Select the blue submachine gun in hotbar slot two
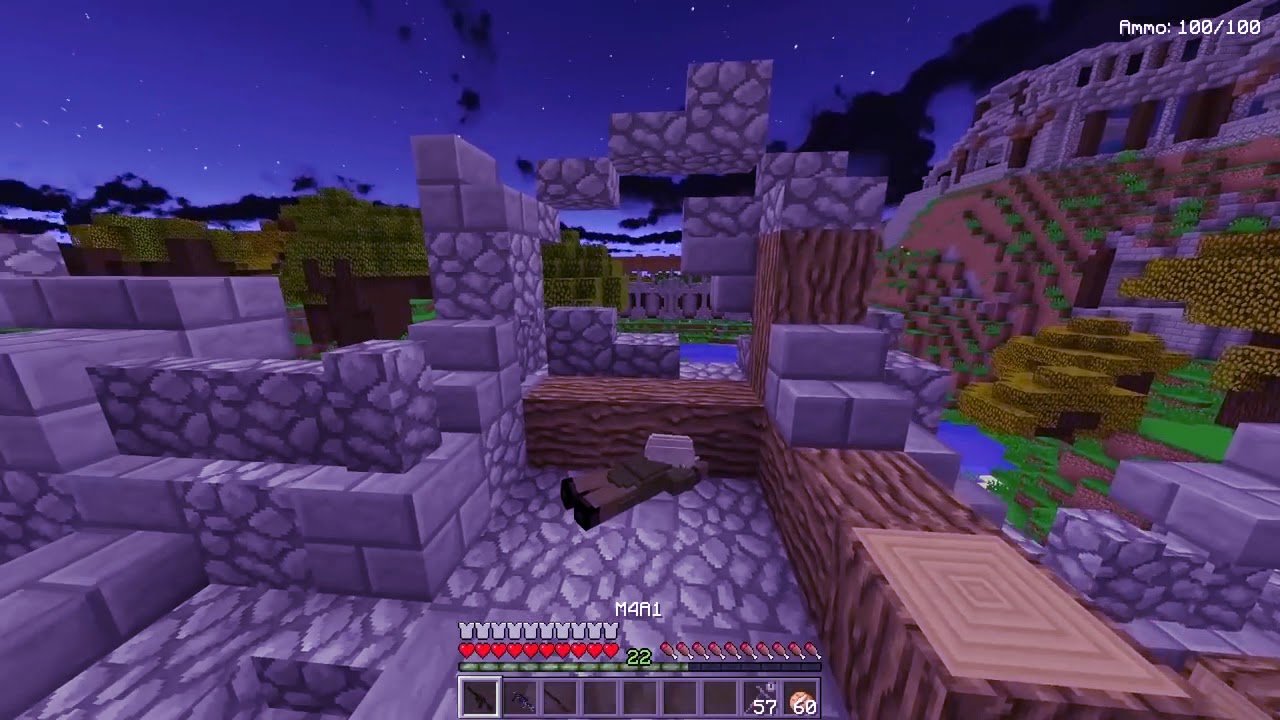Viewport: 1280px width, 720px height. coord(520,698)
